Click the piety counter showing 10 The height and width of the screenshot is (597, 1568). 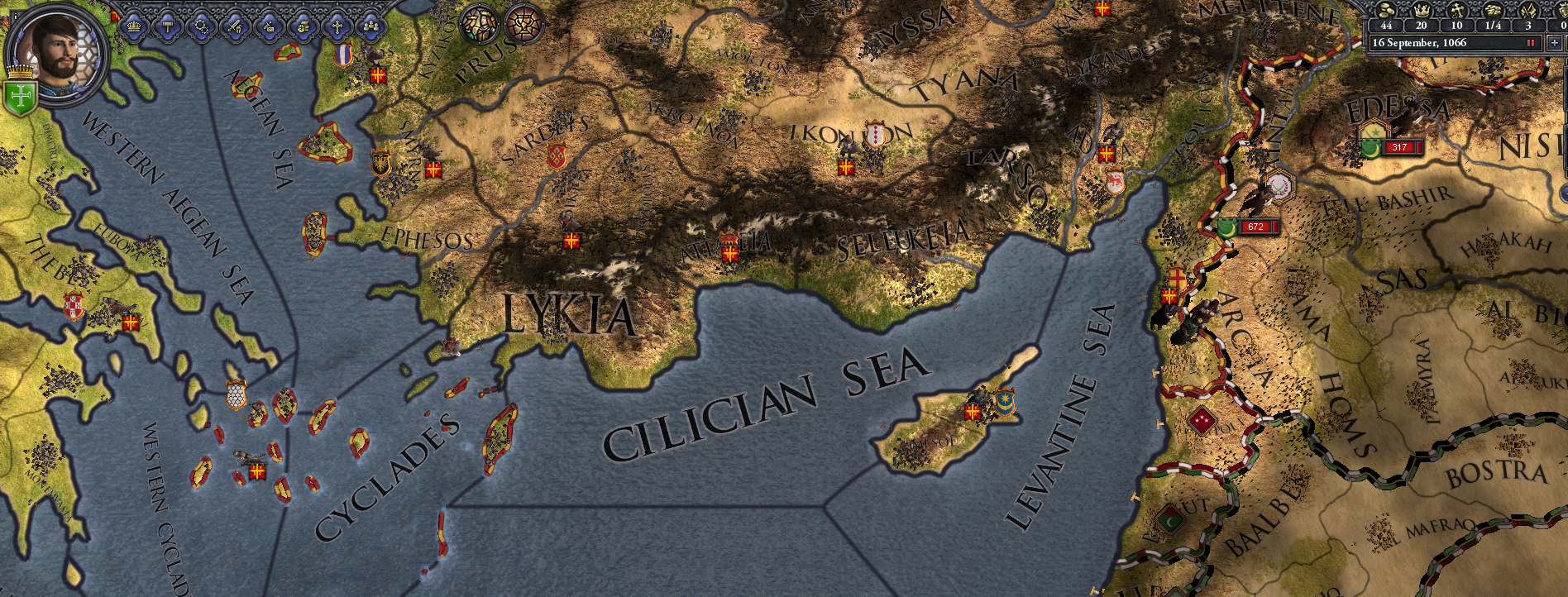[1457, 25]
